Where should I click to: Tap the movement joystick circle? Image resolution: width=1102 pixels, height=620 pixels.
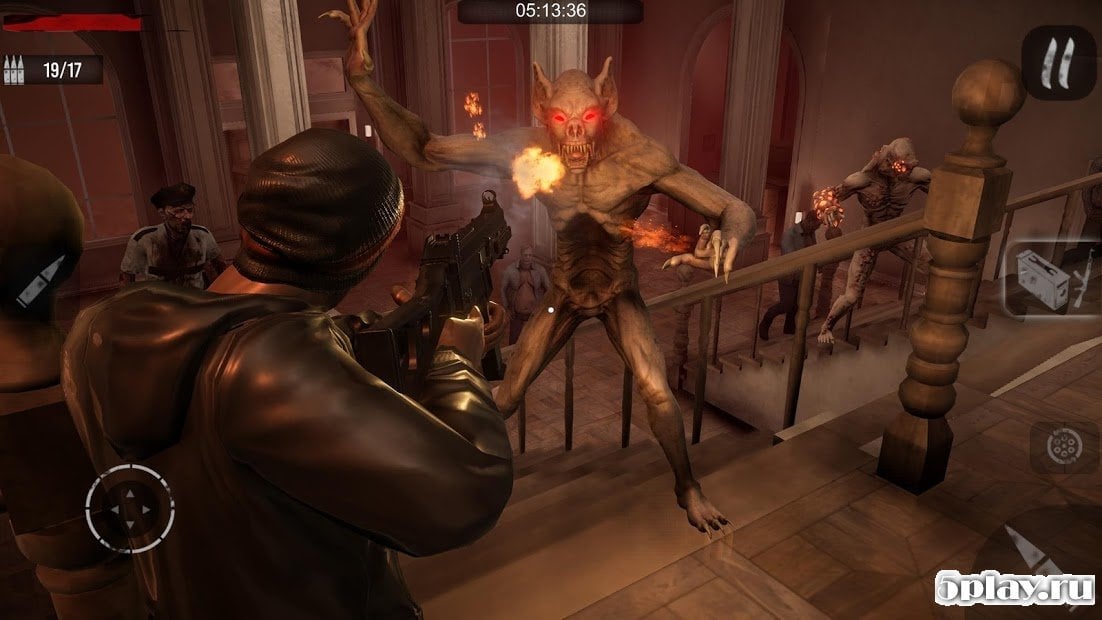click(130, 509)
